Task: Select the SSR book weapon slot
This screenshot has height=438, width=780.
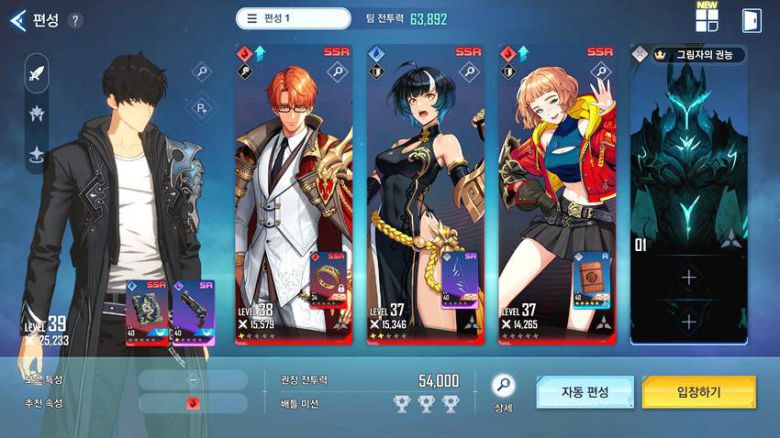Action: tap(146, 312)
